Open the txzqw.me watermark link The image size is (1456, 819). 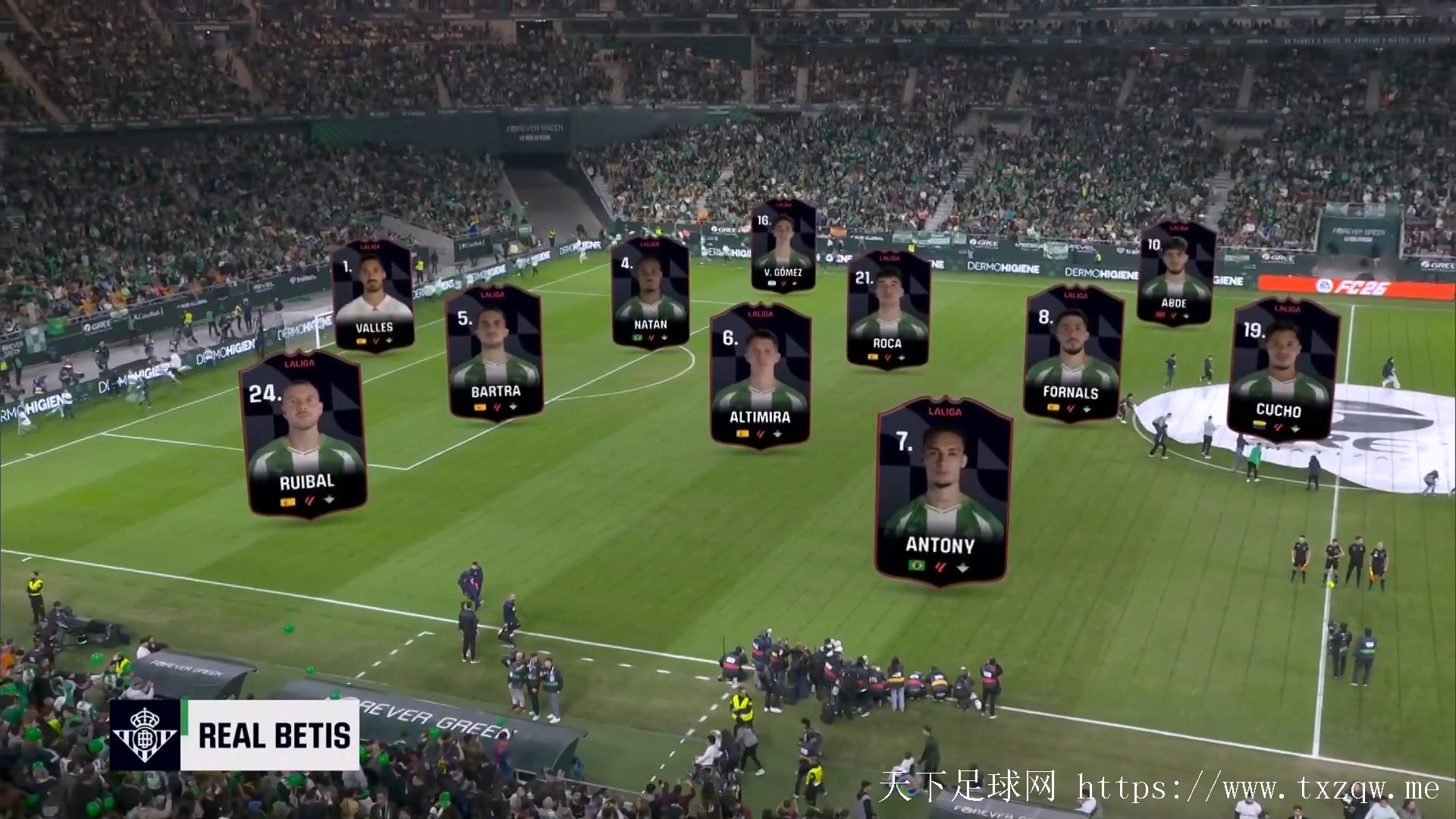[x=1257, y=789]
